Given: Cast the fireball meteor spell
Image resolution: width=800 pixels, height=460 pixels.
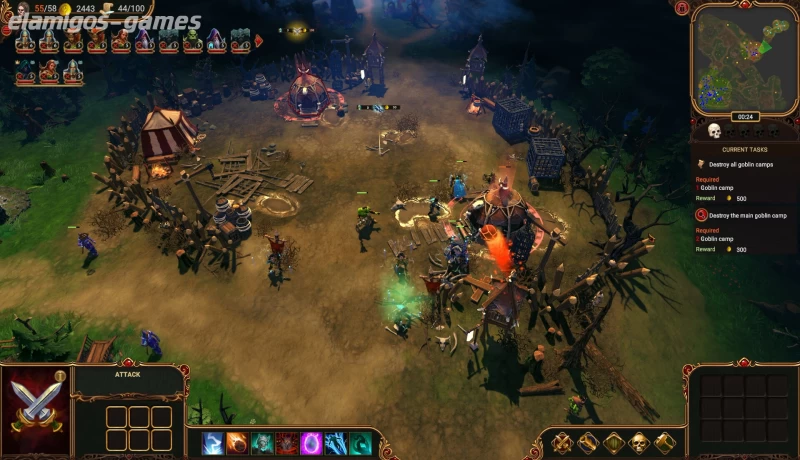Looking at the screenshot, I should click(x=237, y=443).
